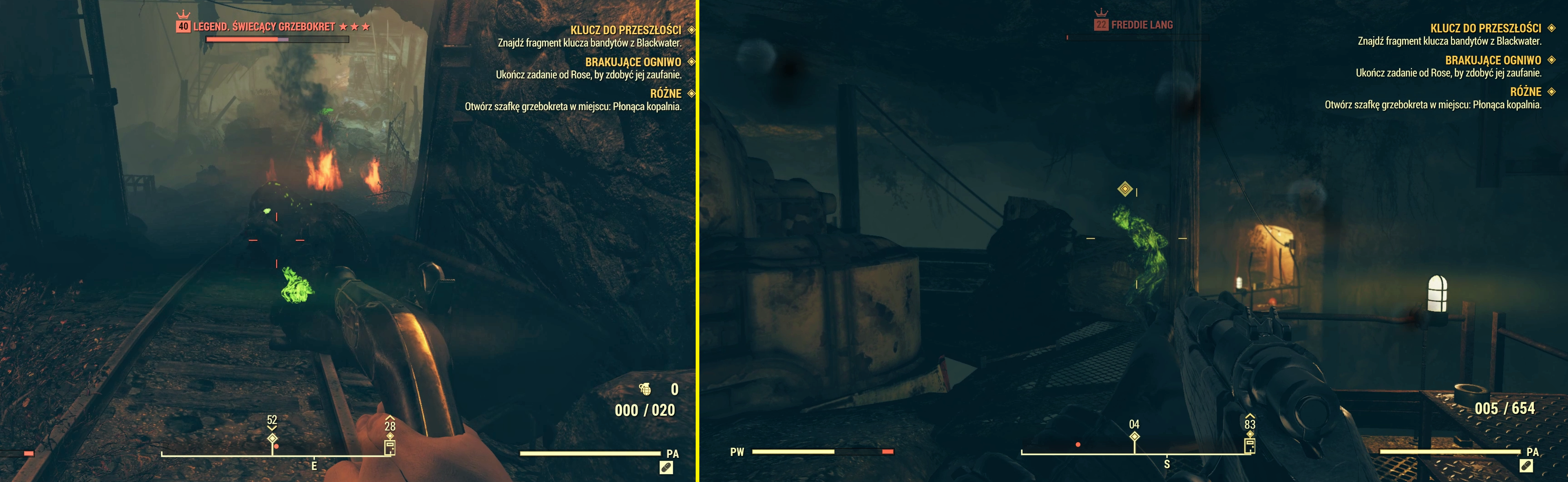This screenshot has height=482, width=1568.
Task: Click the red level 40 badge on the enemy bar
Action: (x=183, y=27)
